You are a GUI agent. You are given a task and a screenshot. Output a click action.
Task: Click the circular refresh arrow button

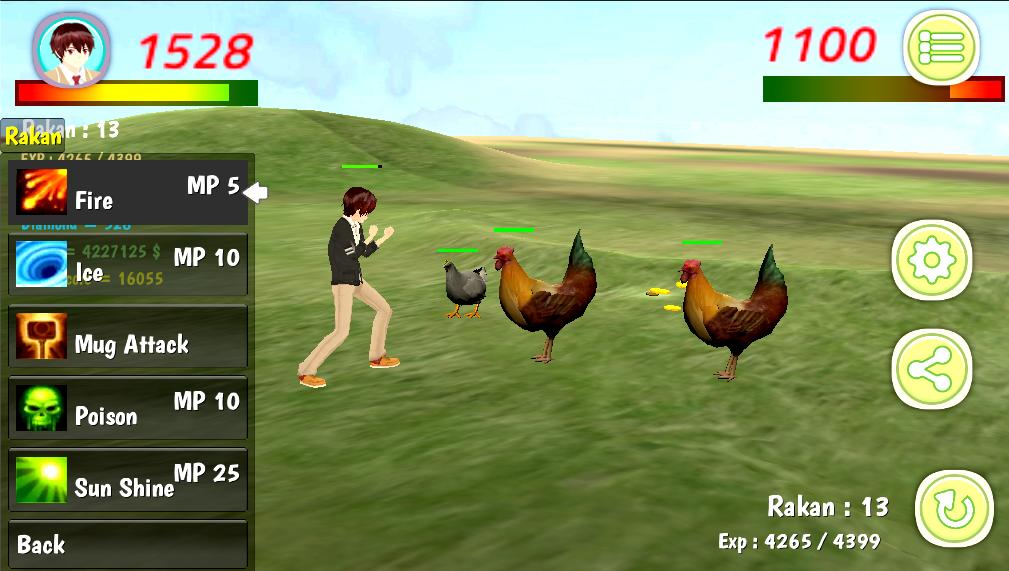coord(953,509)
